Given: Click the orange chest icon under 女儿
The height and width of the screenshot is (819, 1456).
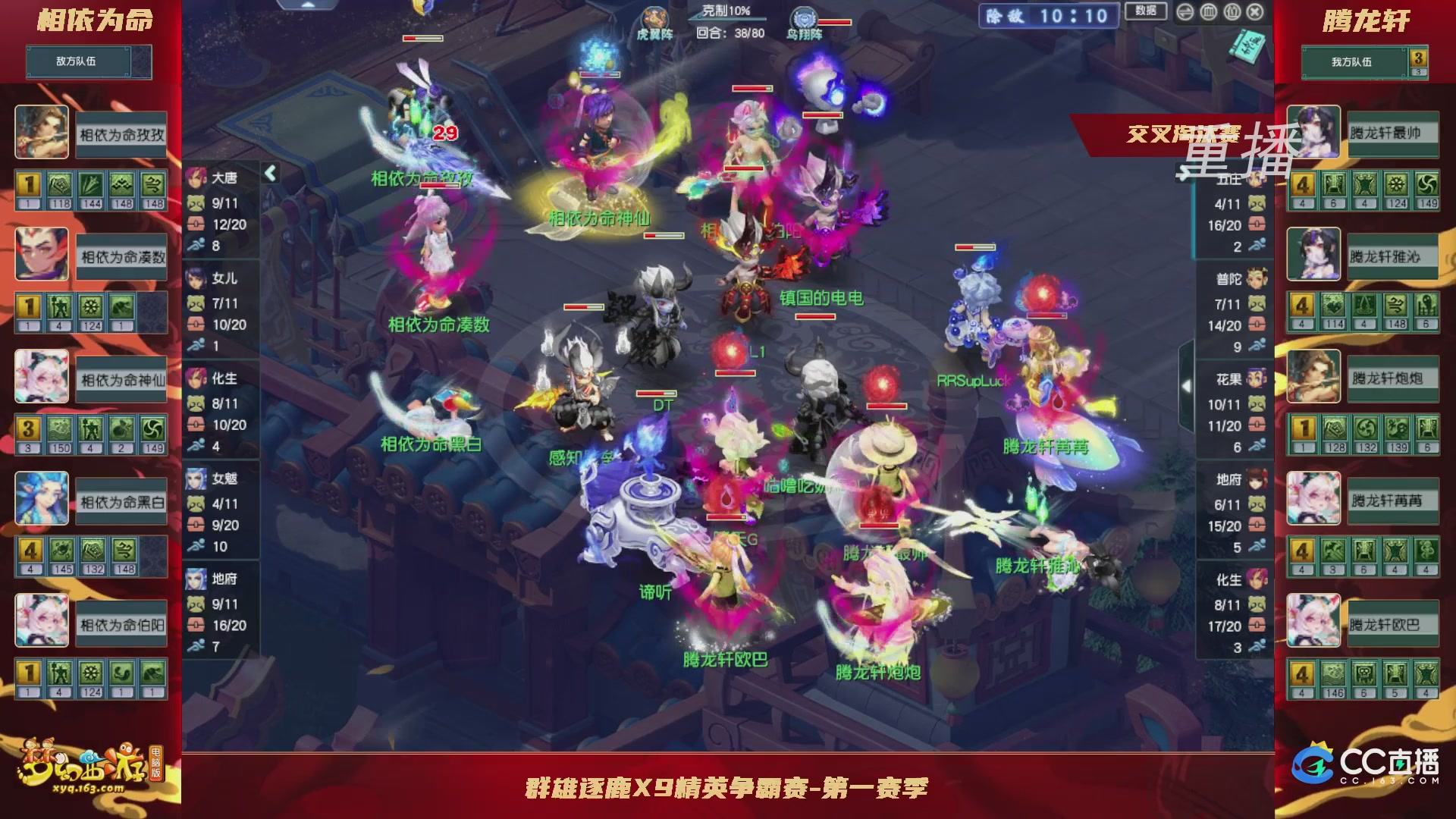Looking at the screenshot, I should click(196, 323).
